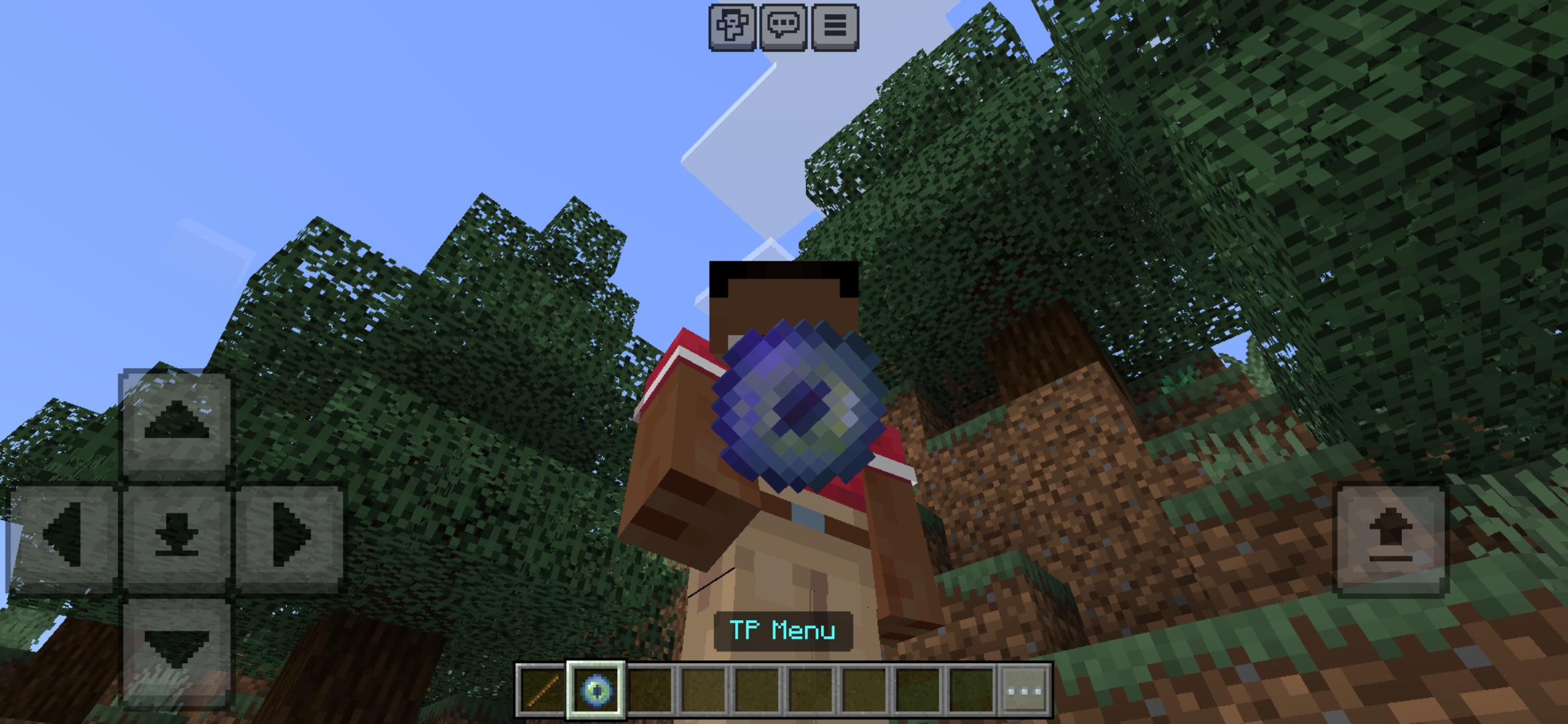
Task: Toggle sneak with the center D-pad button
Action: (x=176, y=533)
